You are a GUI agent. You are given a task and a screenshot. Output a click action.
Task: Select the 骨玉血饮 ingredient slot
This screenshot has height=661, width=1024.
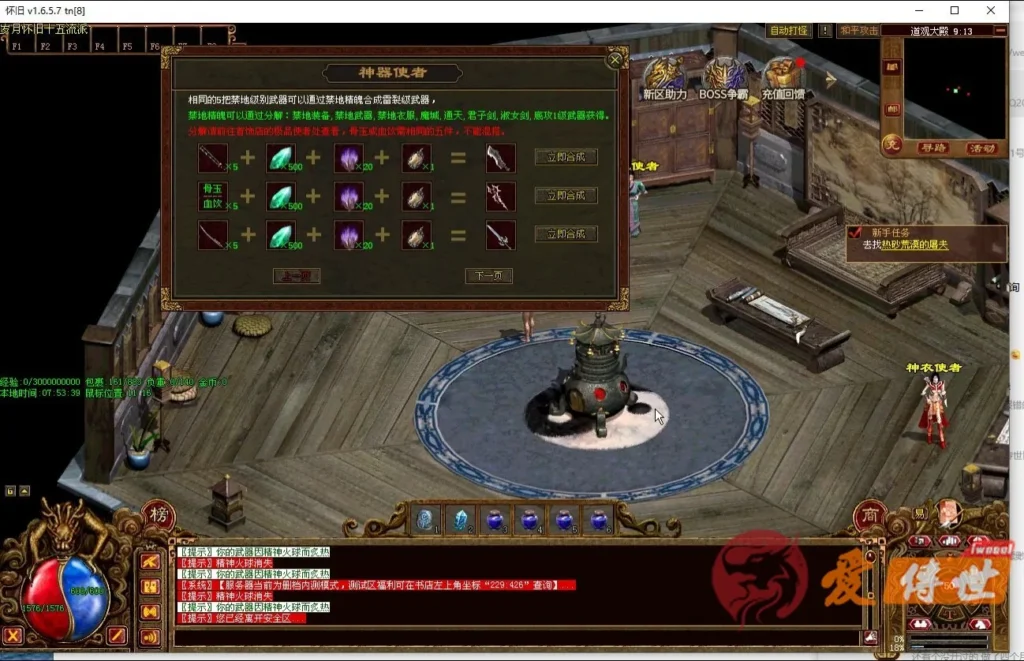tap(212, 195)
